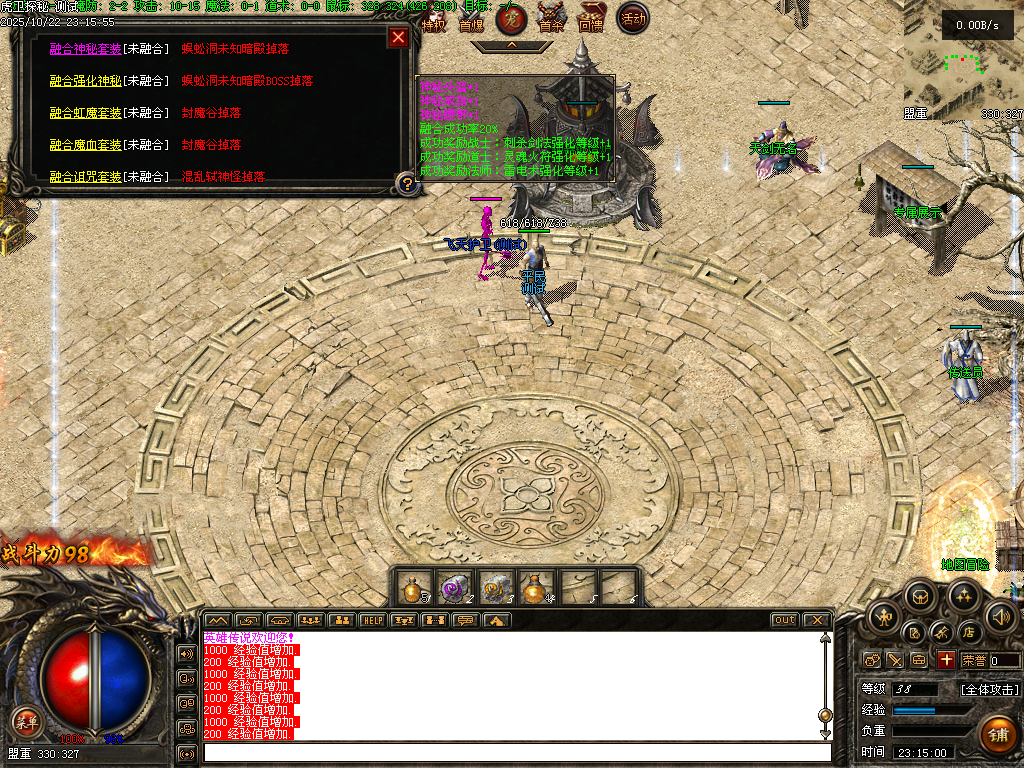
Task: Open the 回馈 treasure chest rewards
Action: pos(591,18)
